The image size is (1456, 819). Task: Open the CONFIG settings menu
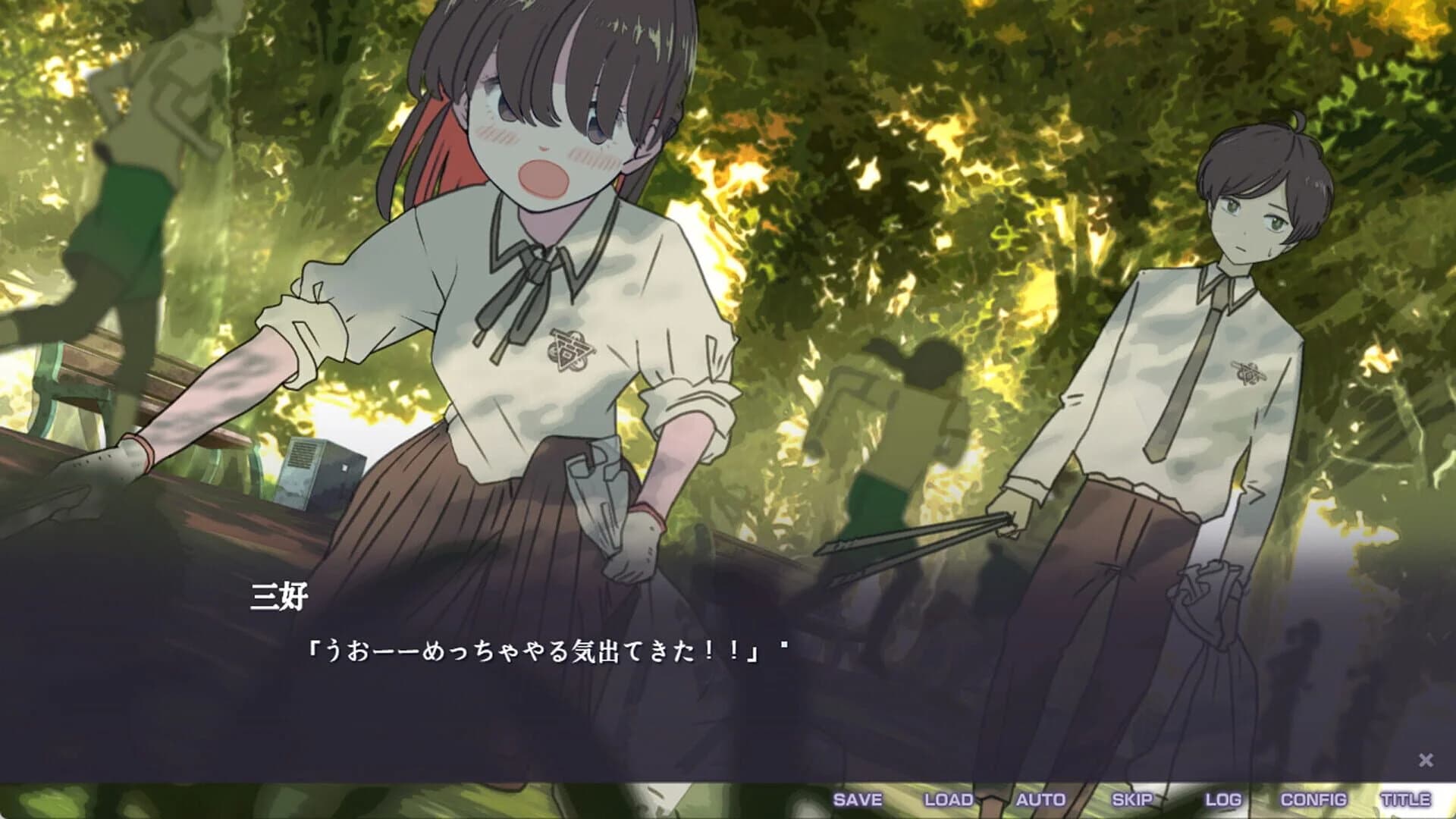pos(1314,799)
